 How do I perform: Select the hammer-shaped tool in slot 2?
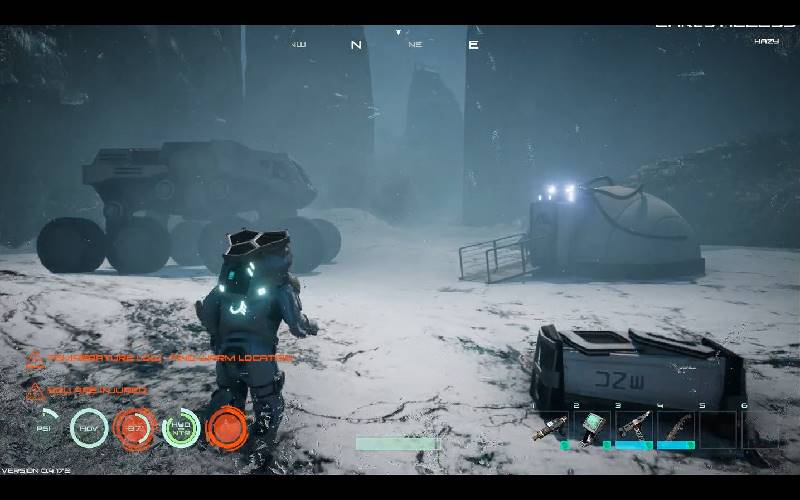[x=593, y=427]
